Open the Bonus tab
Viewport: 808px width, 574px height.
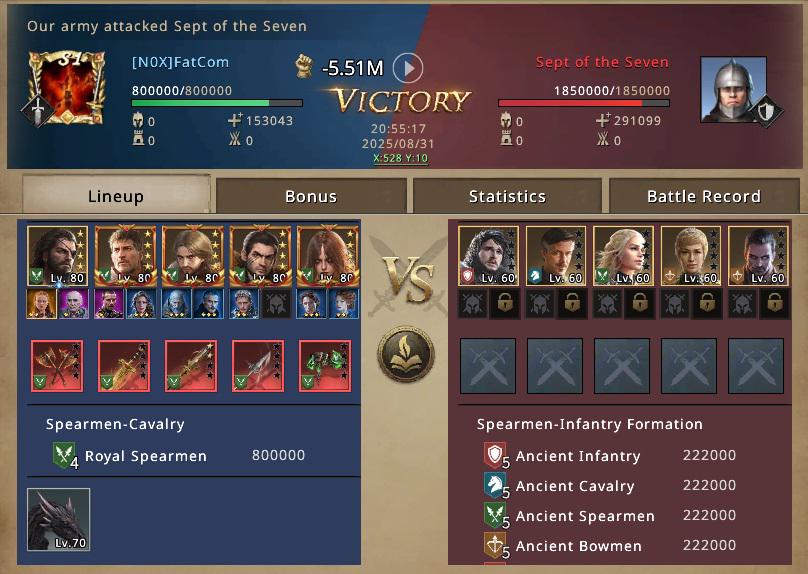(x=311, y=196)
